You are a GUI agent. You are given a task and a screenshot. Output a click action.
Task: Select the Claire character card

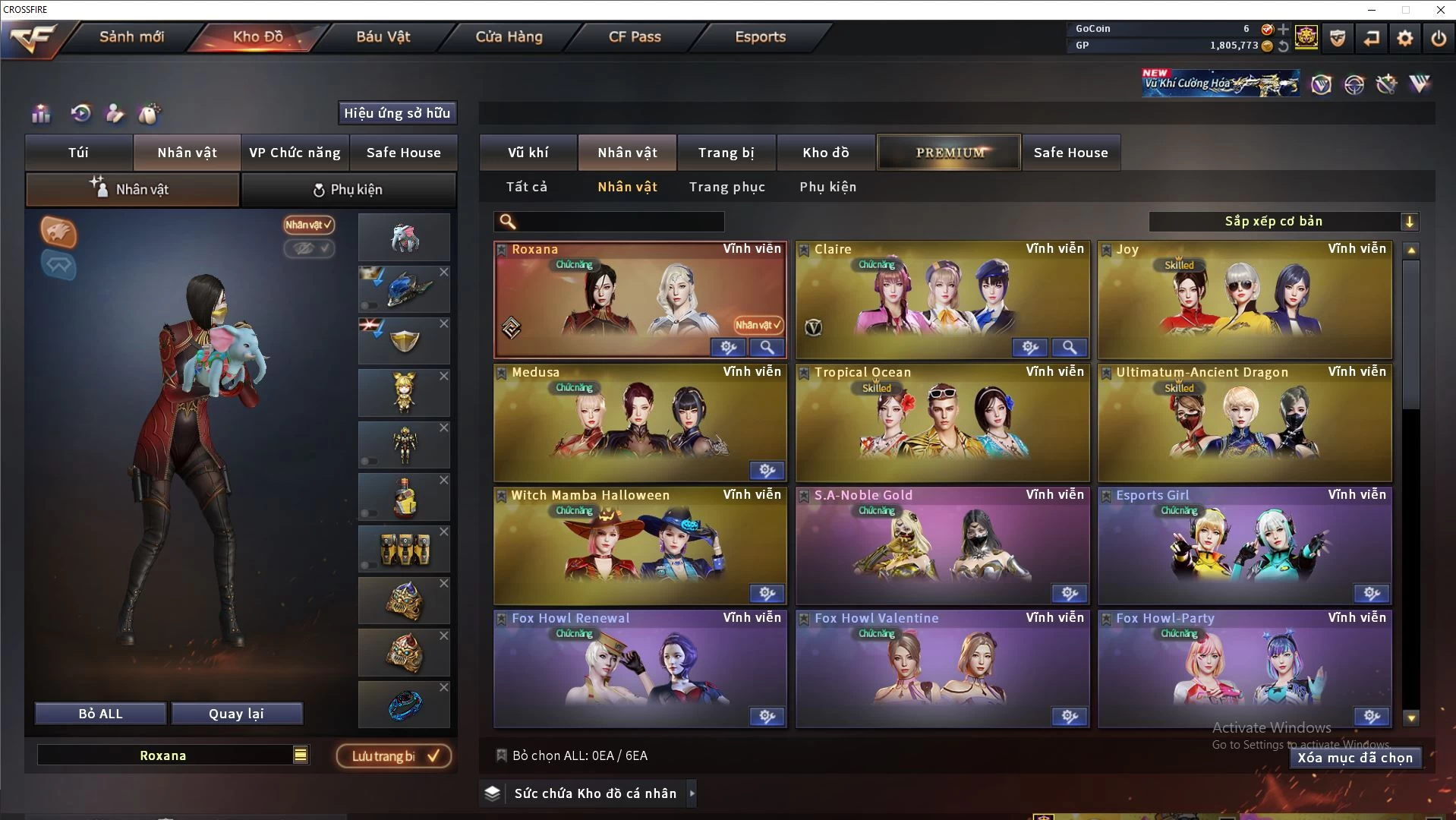941,300
